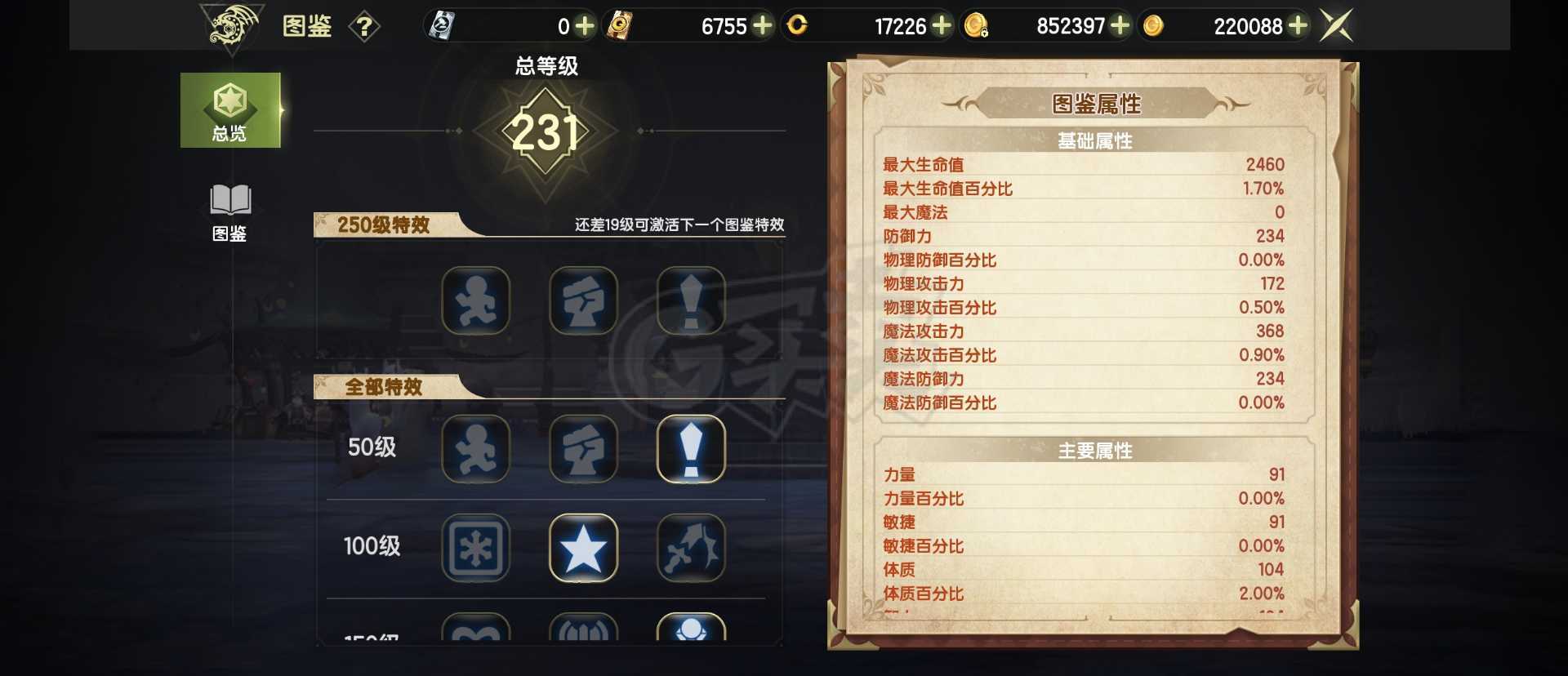This screenshot has width=1568, height=676.
Task: Click the plus button next to 6755 currency
Action: [x=763, y=25]
